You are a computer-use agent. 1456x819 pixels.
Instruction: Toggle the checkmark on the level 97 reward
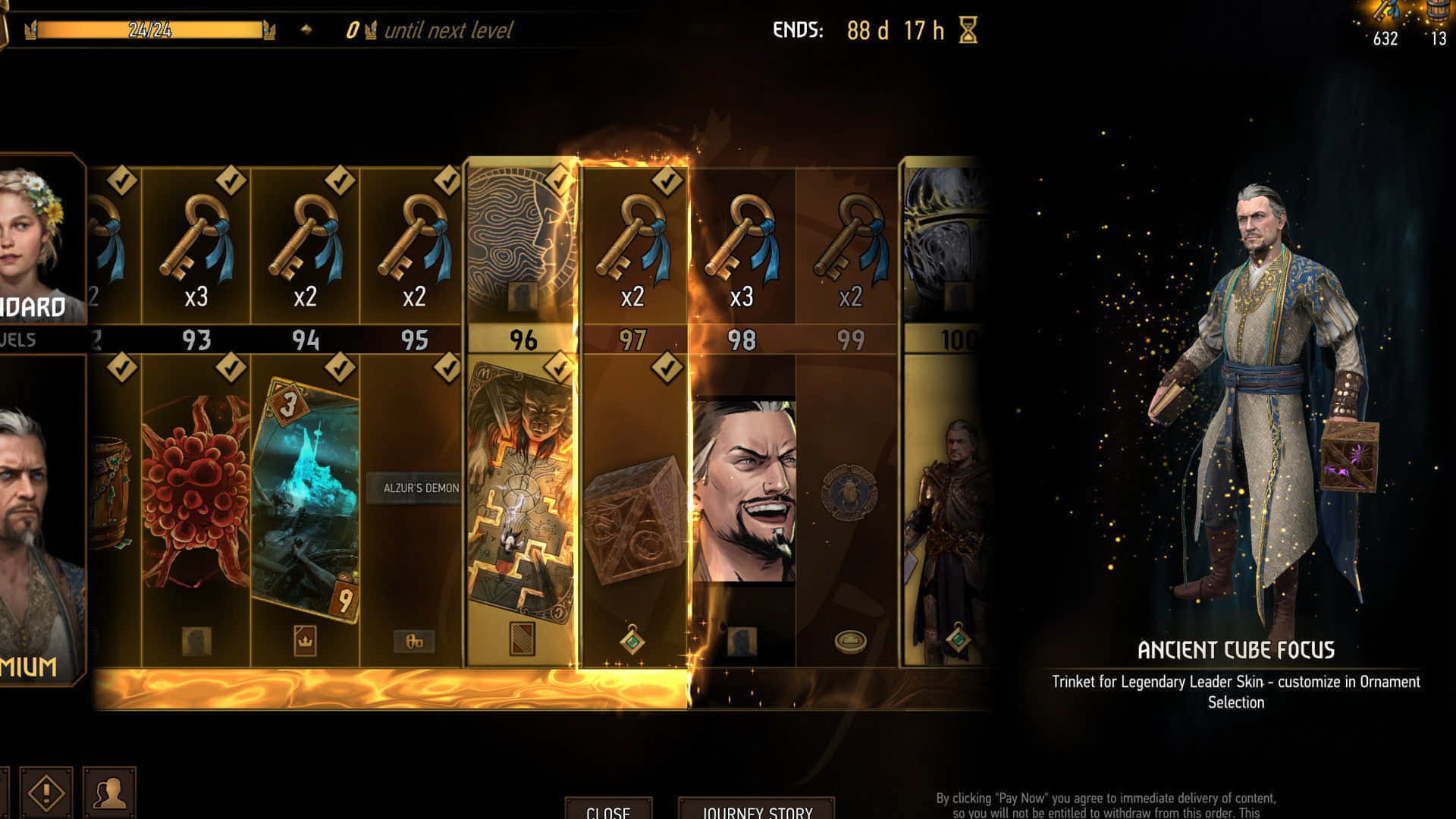[x=667, y=367]
